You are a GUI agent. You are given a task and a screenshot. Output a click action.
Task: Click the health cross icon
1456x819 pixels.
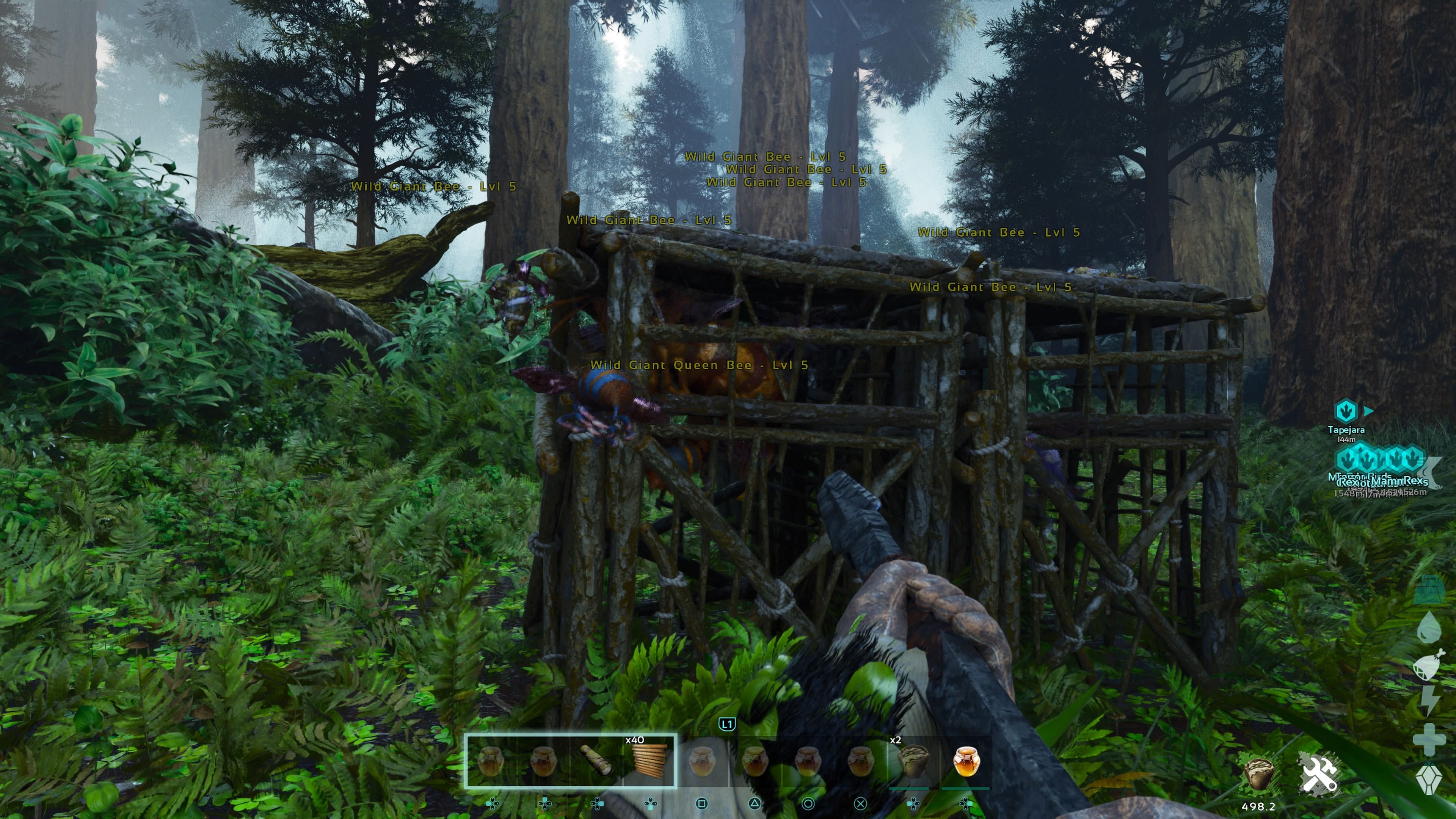[1430, 740]
